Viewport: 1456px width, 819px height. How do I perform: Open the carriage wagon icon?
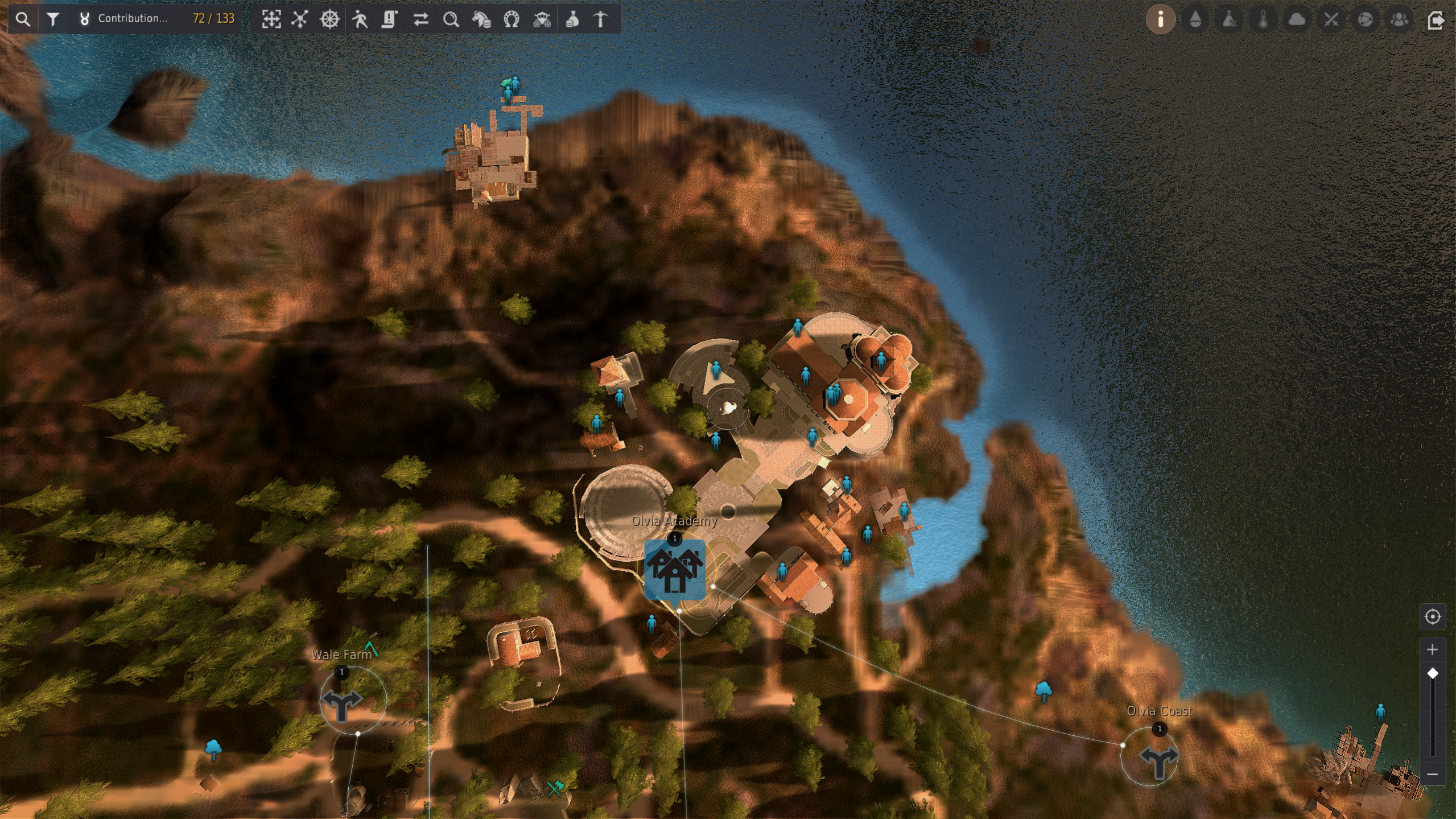pyautogui.click(x=542, y=19)
